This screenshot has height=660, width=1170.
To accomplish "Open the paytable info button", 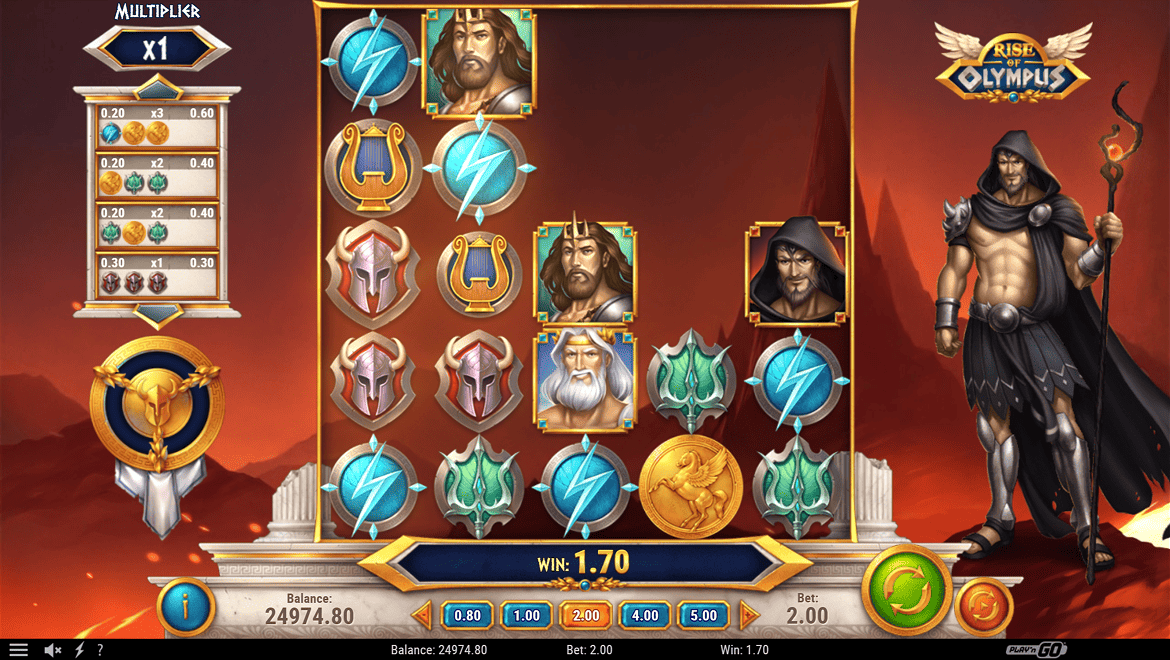I will [186, 606].
